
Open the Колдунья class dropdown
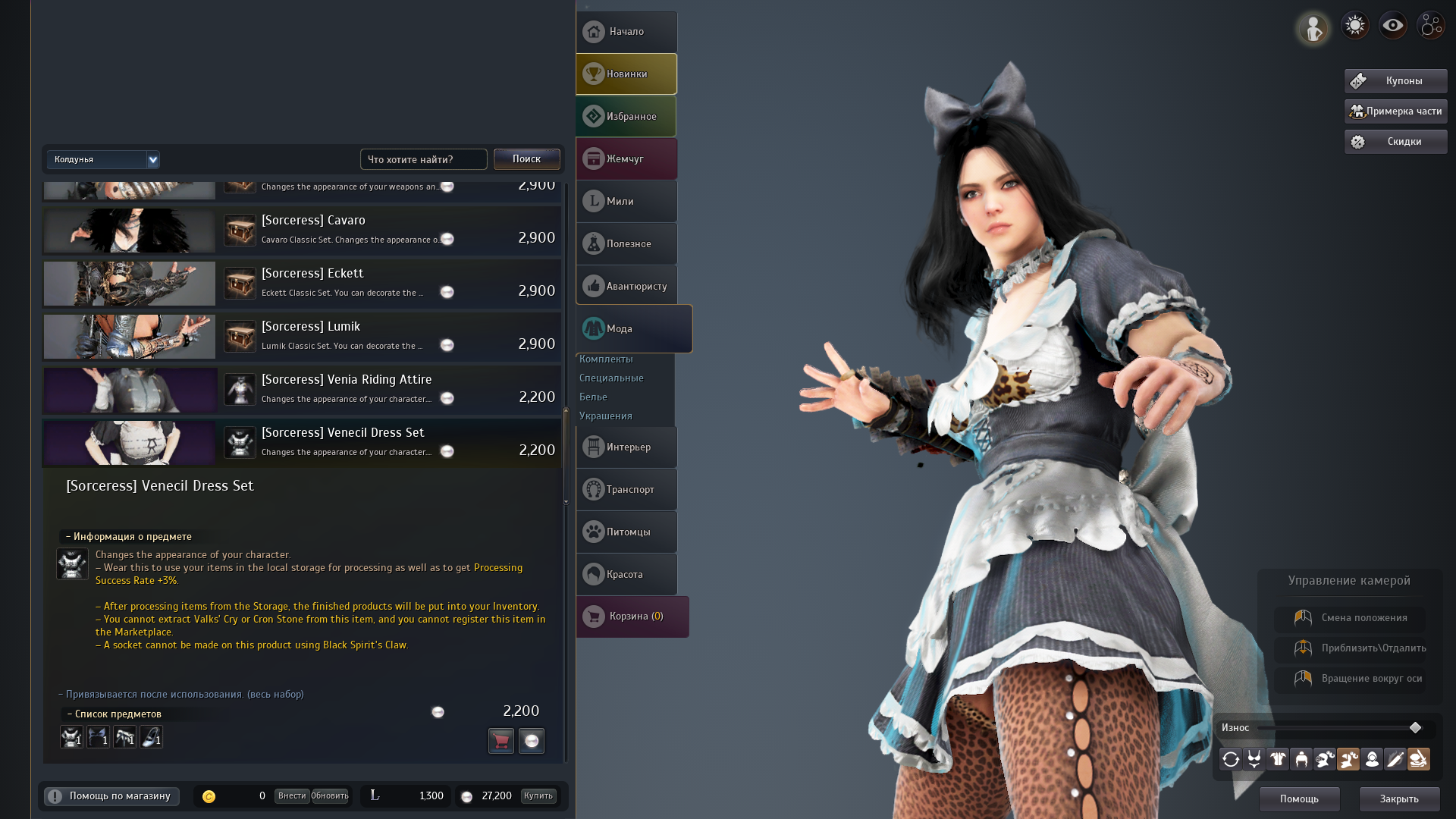pyautogui.click(x=103, y=160)
